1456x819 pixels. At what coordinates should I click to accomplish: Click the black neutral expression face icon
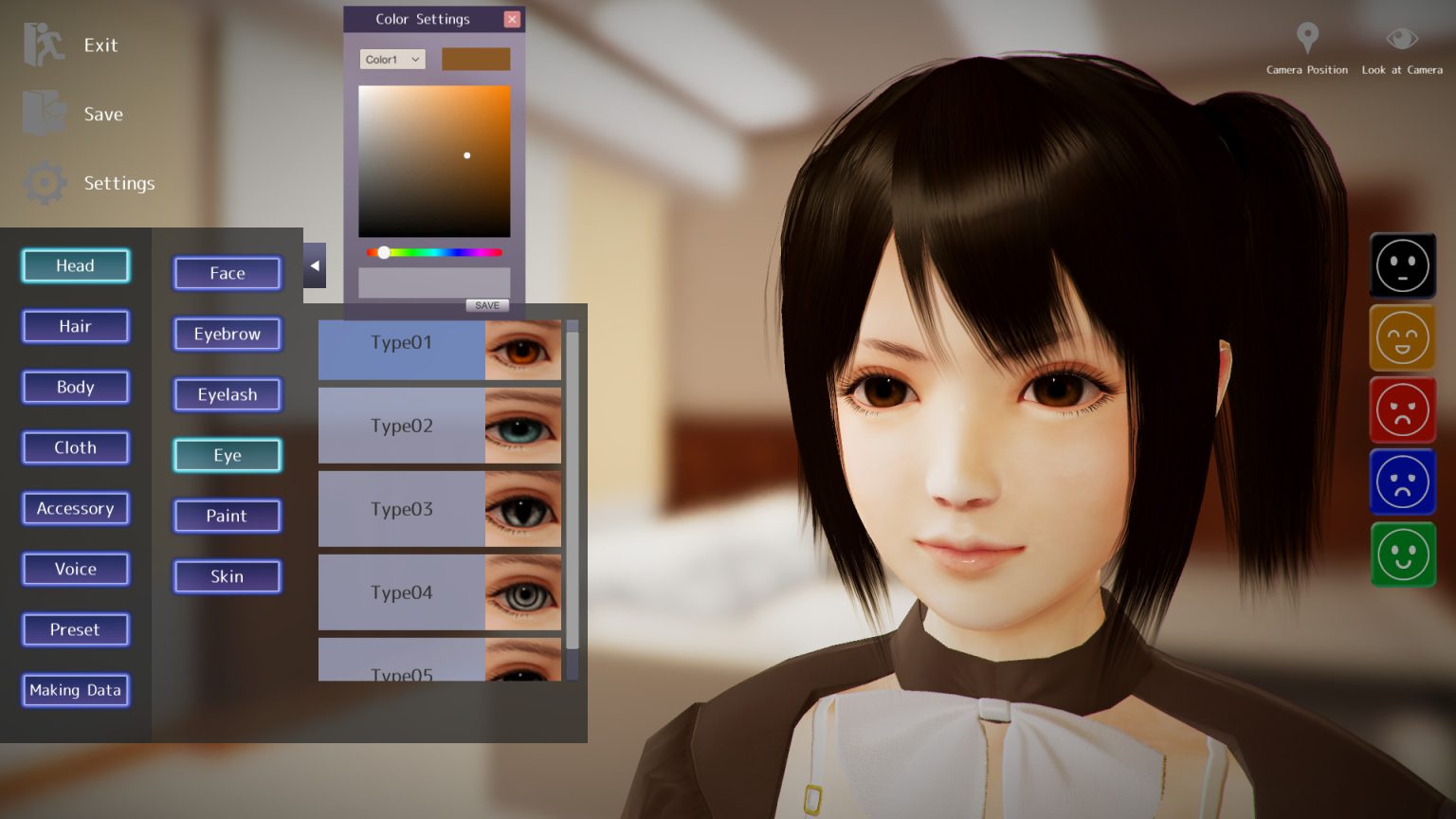[1403, 266]
